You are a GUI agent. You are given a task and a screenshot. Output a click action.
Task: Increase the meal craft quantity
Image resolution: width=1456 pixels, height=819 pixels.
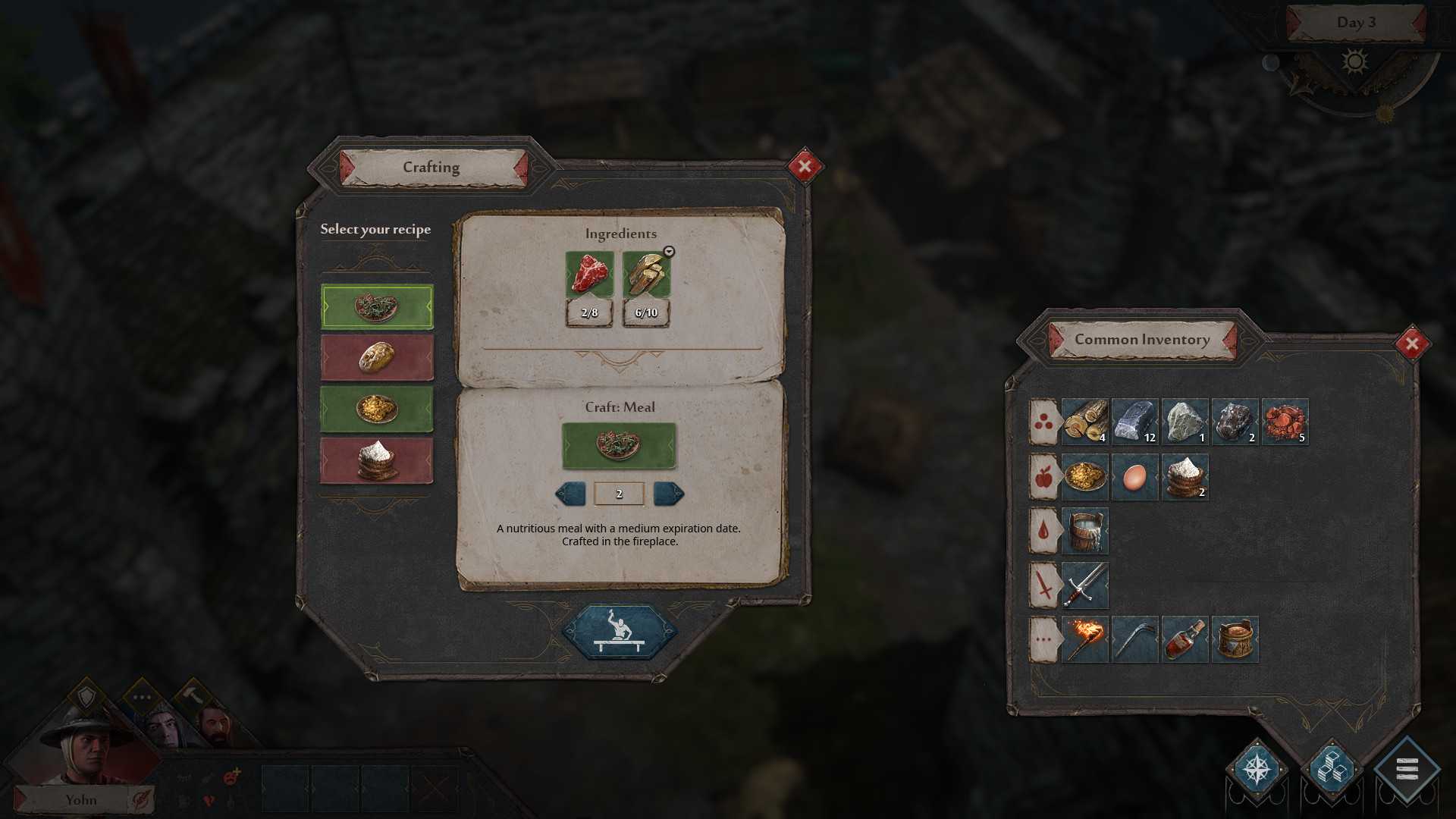click(x=668, y=494)
